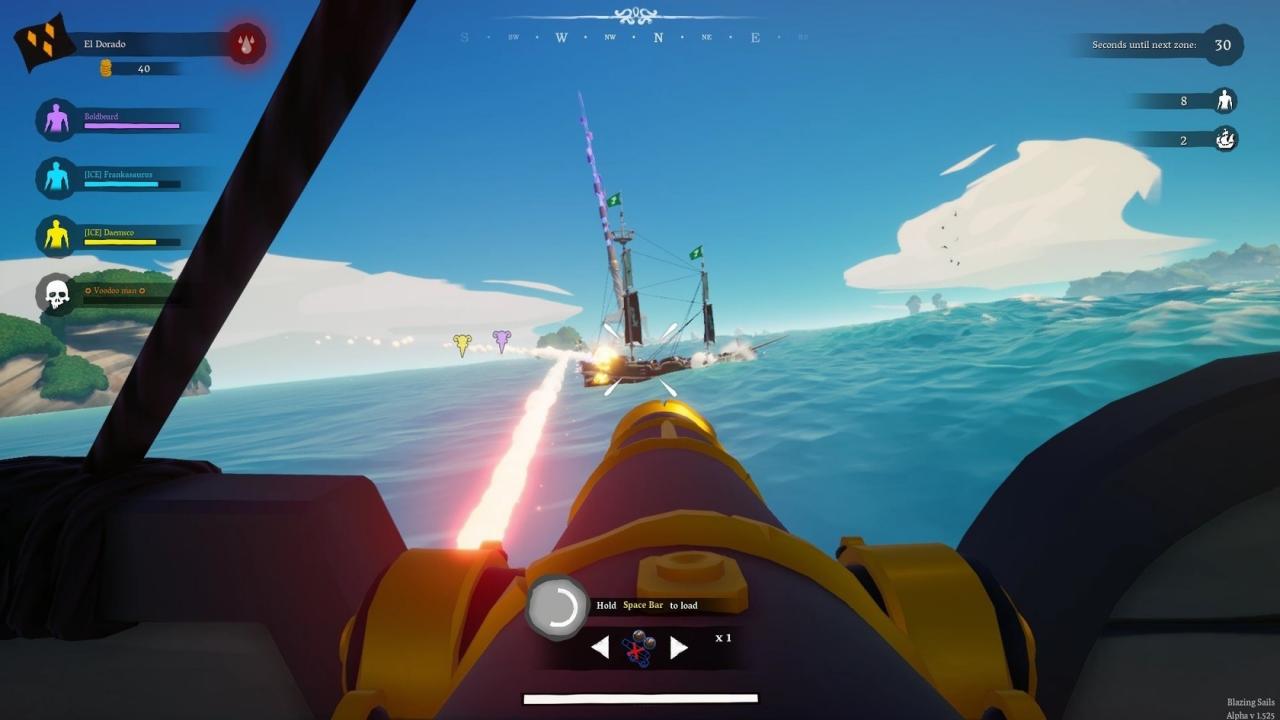Click the remaining players pirate icon
Viewport: 1280px width, 720px height.
click(1223, 101)
